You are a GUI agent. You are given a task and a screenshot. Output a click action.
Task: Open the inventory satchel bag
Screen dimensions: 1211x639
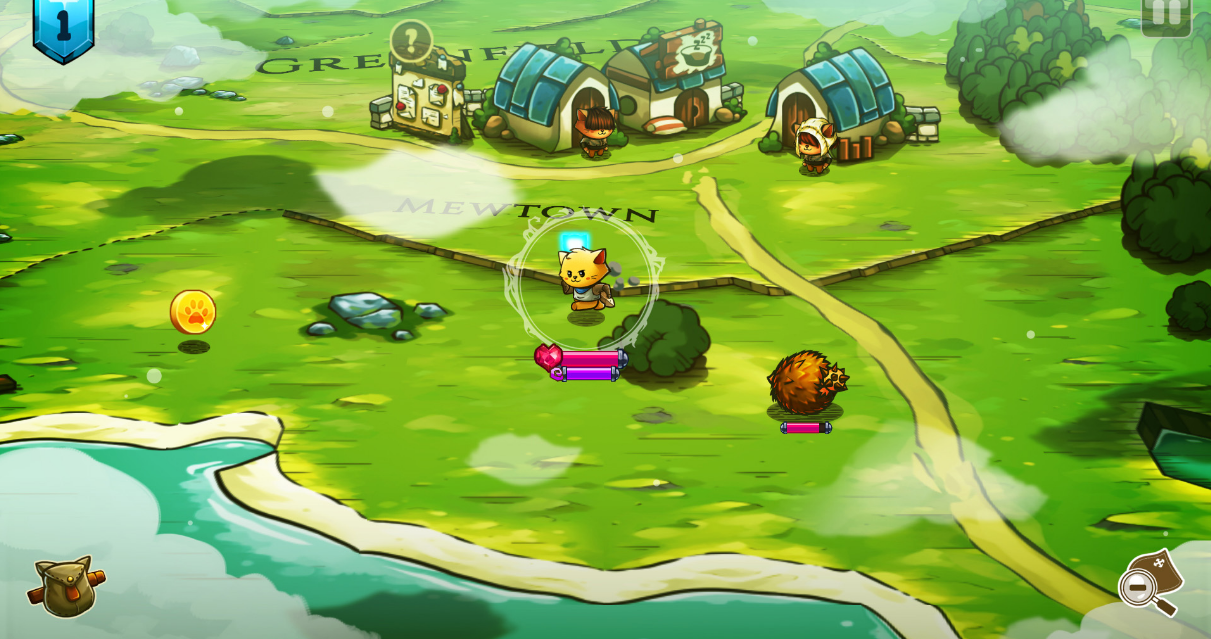(x=65, y=586)
